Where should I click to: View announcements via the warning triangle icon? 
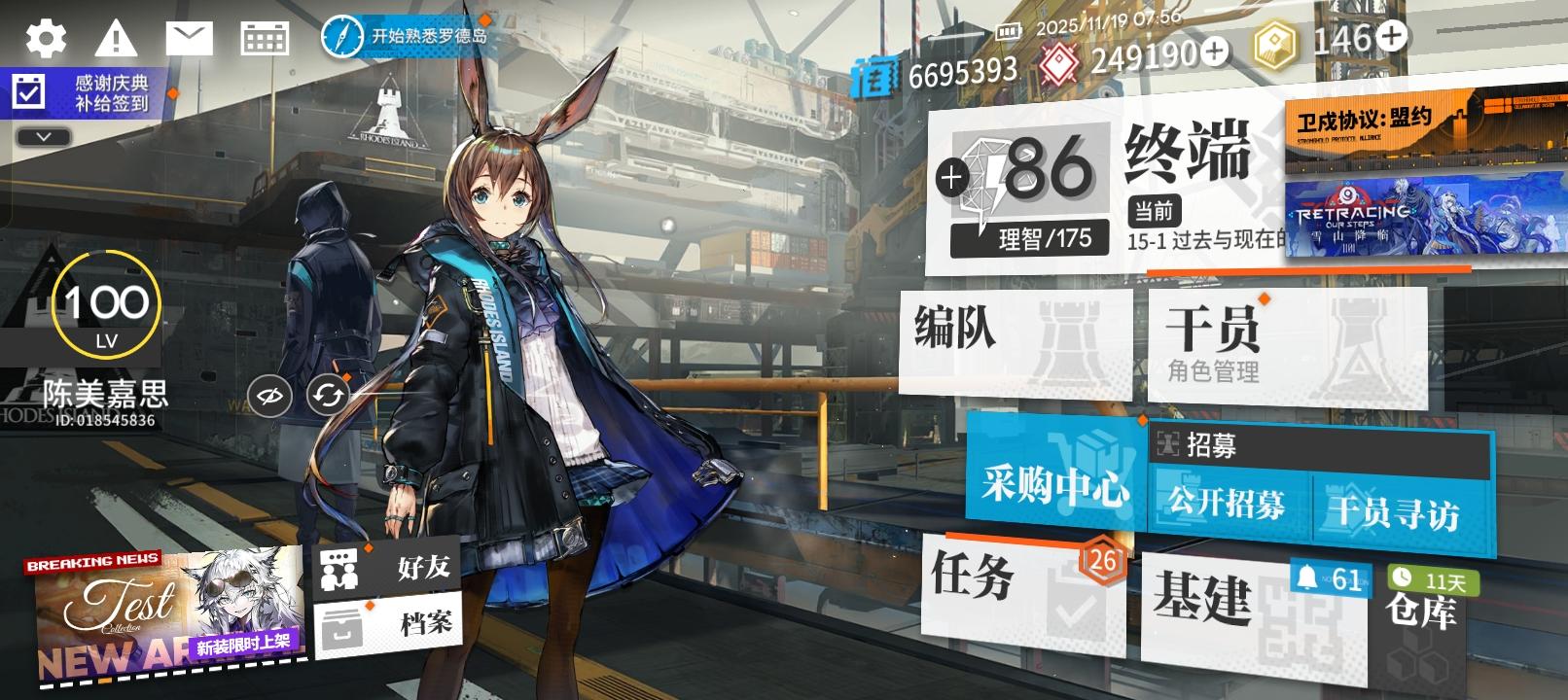click(116, 37)
